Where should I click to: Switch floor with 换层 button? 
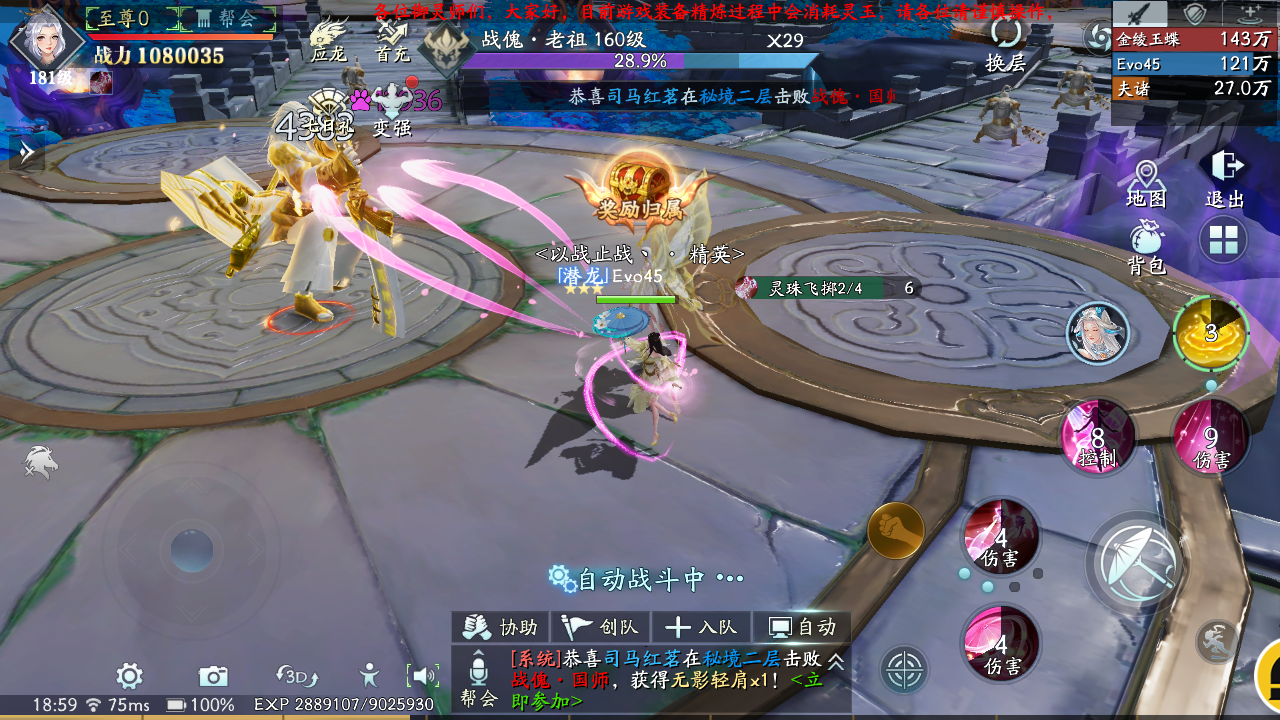pyautogui.click(x=1005, y=45)
